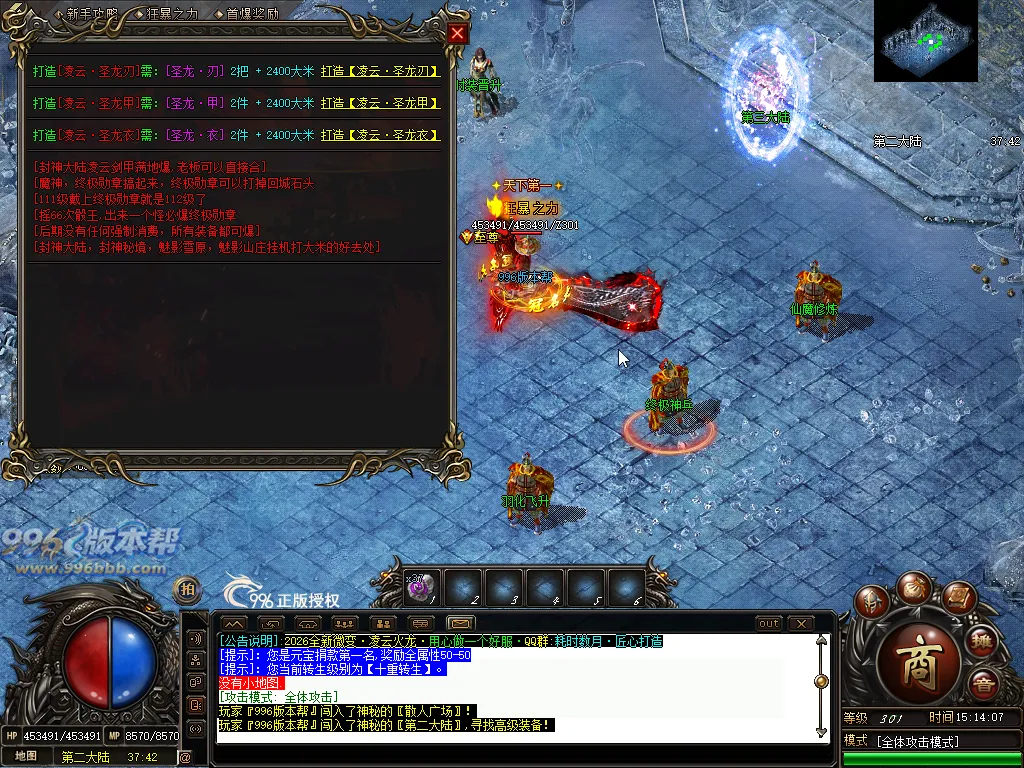The height and width of the screenshot is (768, 1024).
Task: Click the chat scrollbar handle
Action: tap(821, 681)
